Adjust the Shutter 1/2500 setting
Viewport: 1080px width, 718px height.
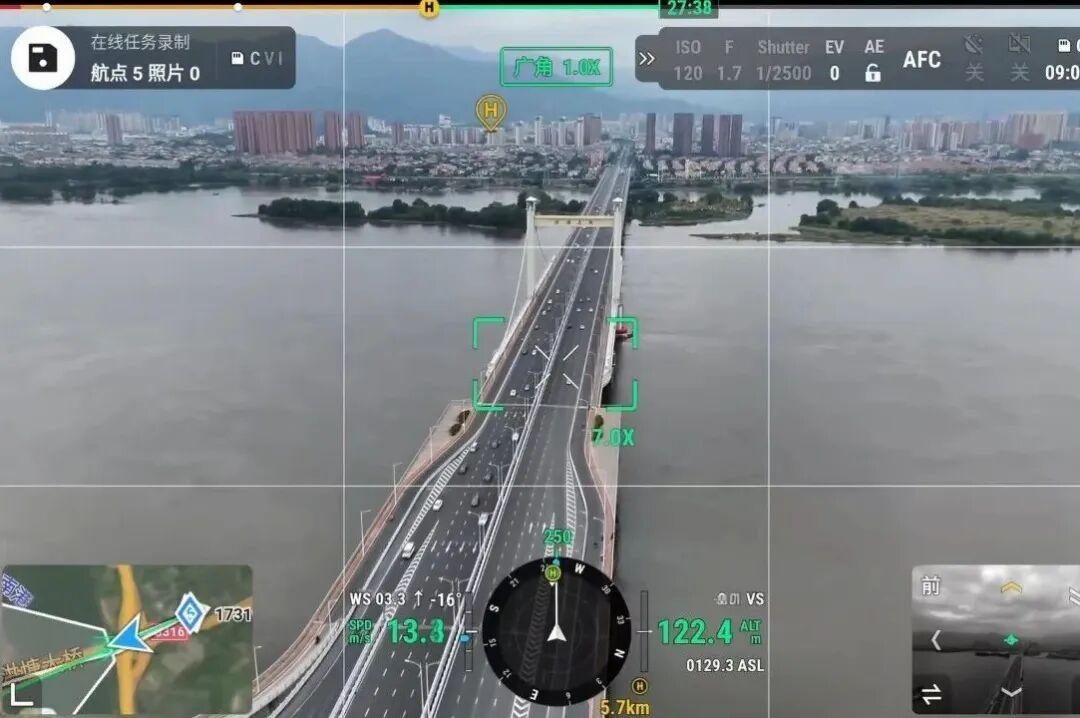[783, 60]
